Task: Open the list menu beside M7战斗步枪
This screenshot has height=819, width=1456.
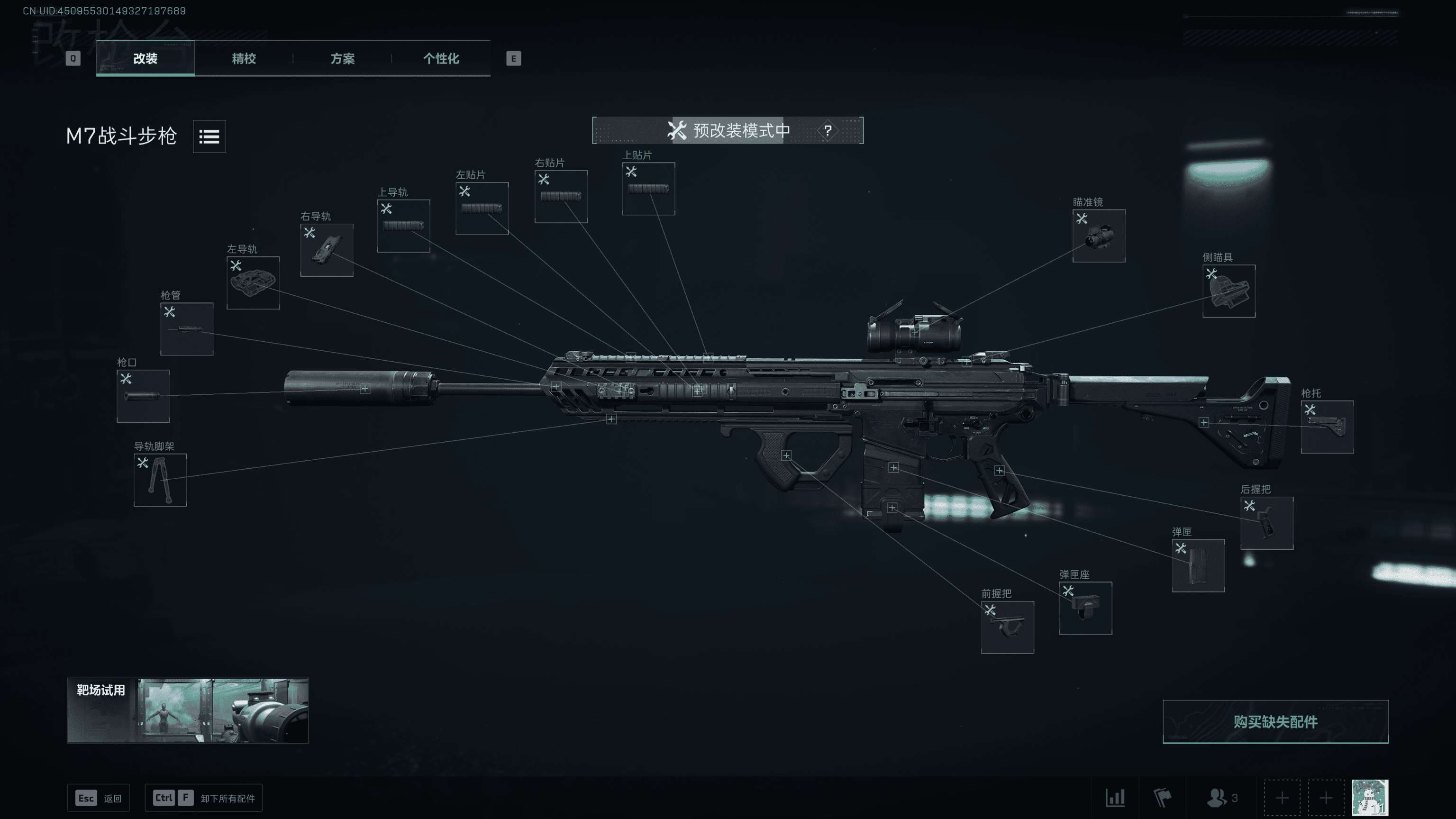Action: click(x=209, y=136)
